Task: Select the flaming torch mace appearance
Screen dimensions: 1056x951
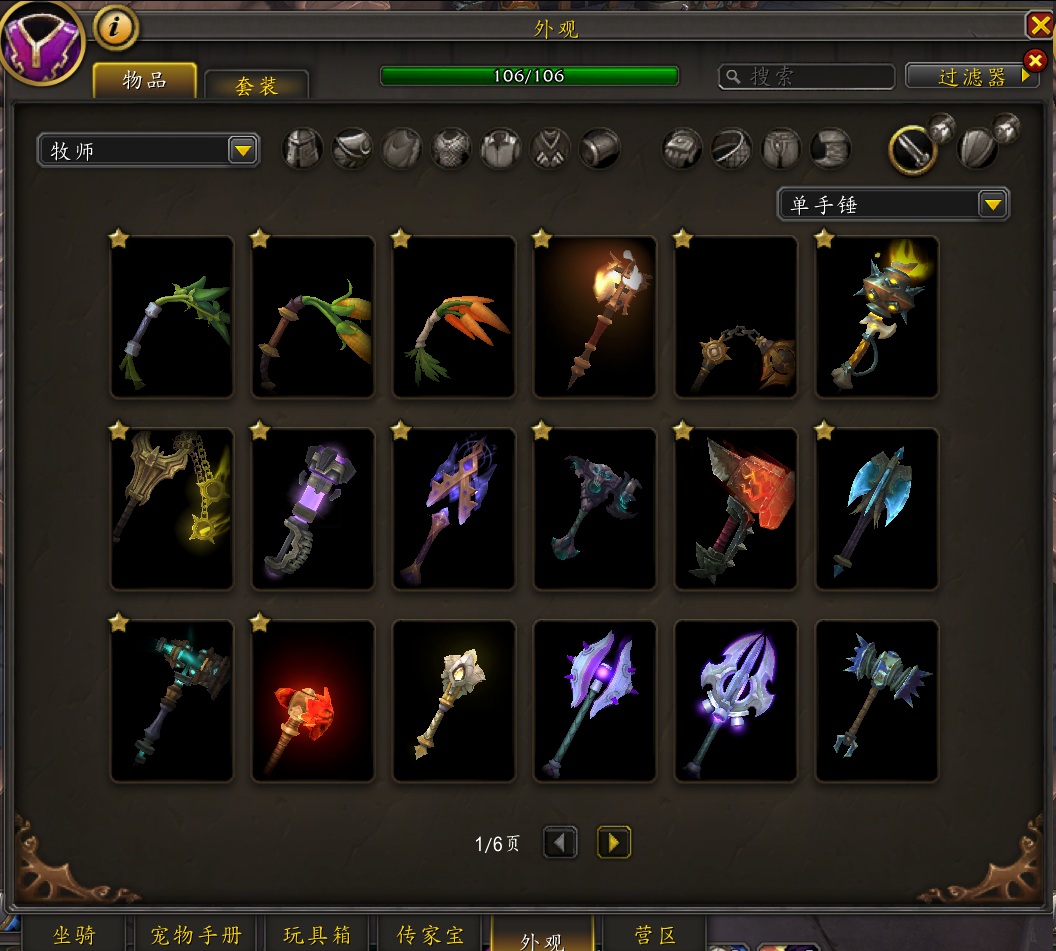Action: click(x=595, y=317)
